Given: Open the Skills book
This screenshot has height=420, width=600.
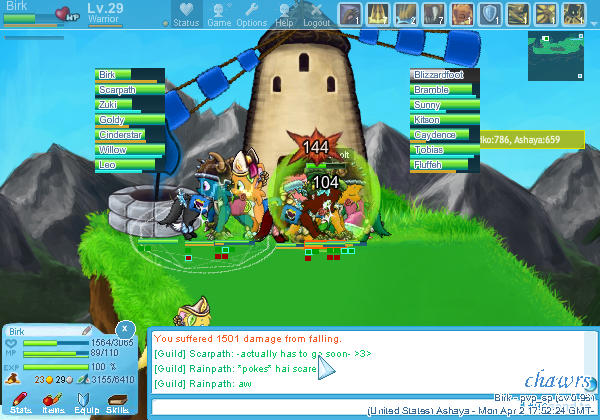Looking at the screenshot, I should click(117, 400).
